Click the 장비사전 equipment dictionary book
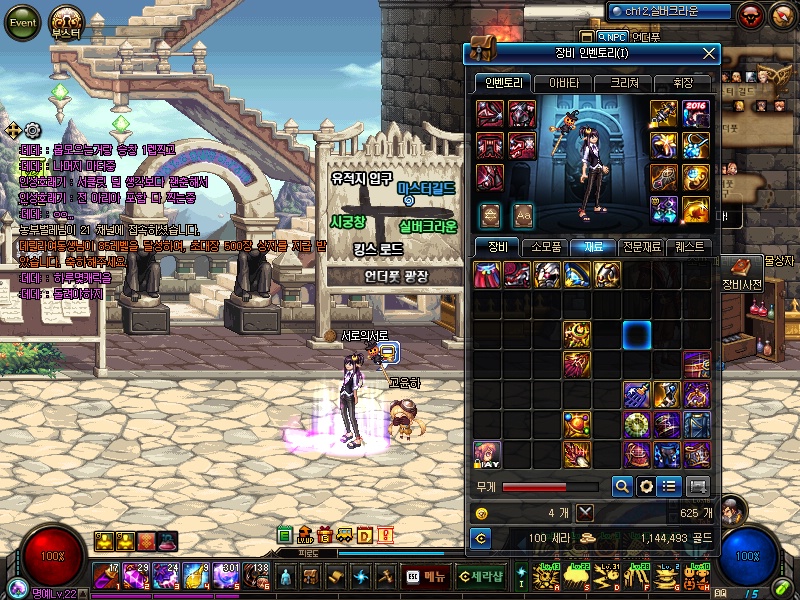The height and width of the screenshot is (600, 800). (x=742, y=268)
